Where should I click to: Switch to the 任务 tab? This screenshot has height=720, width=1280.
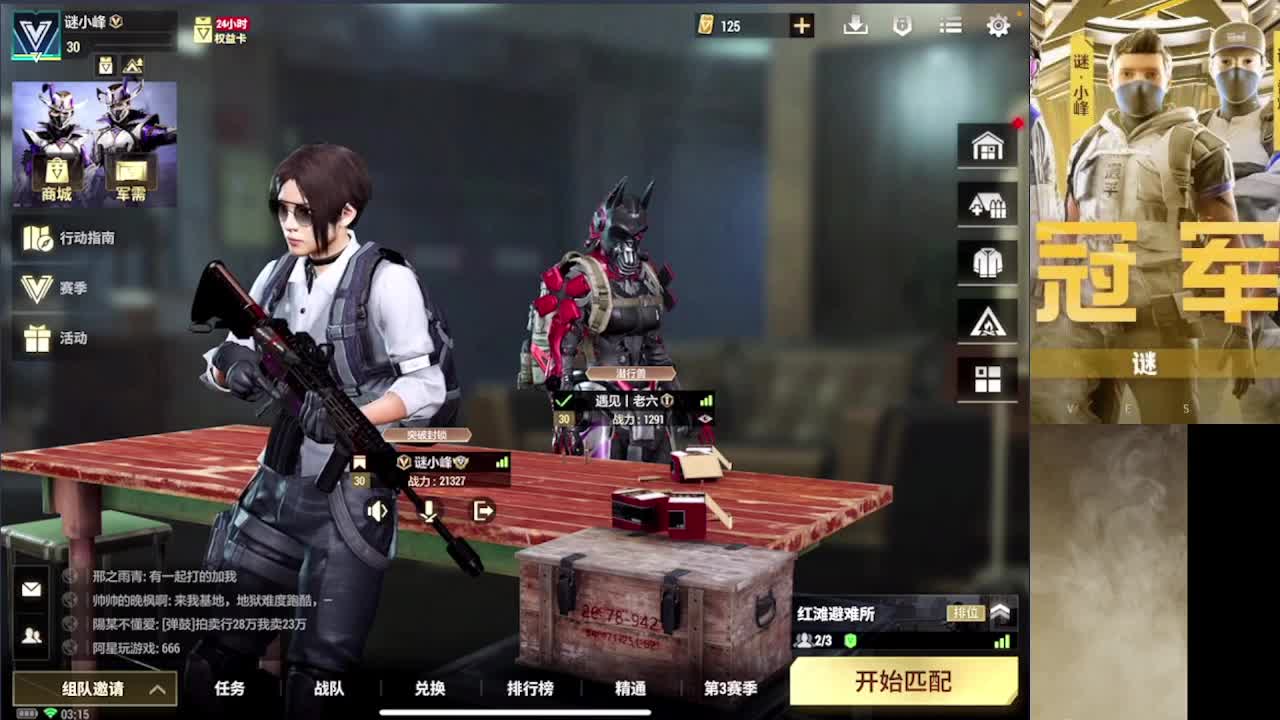(230, 689)
